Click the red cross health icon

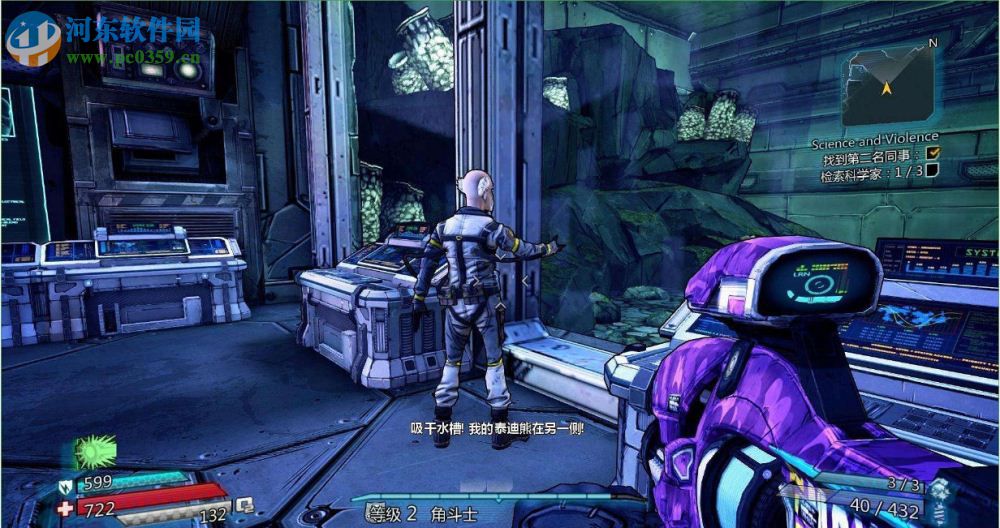pyautogui.click(x=65, y=508)
